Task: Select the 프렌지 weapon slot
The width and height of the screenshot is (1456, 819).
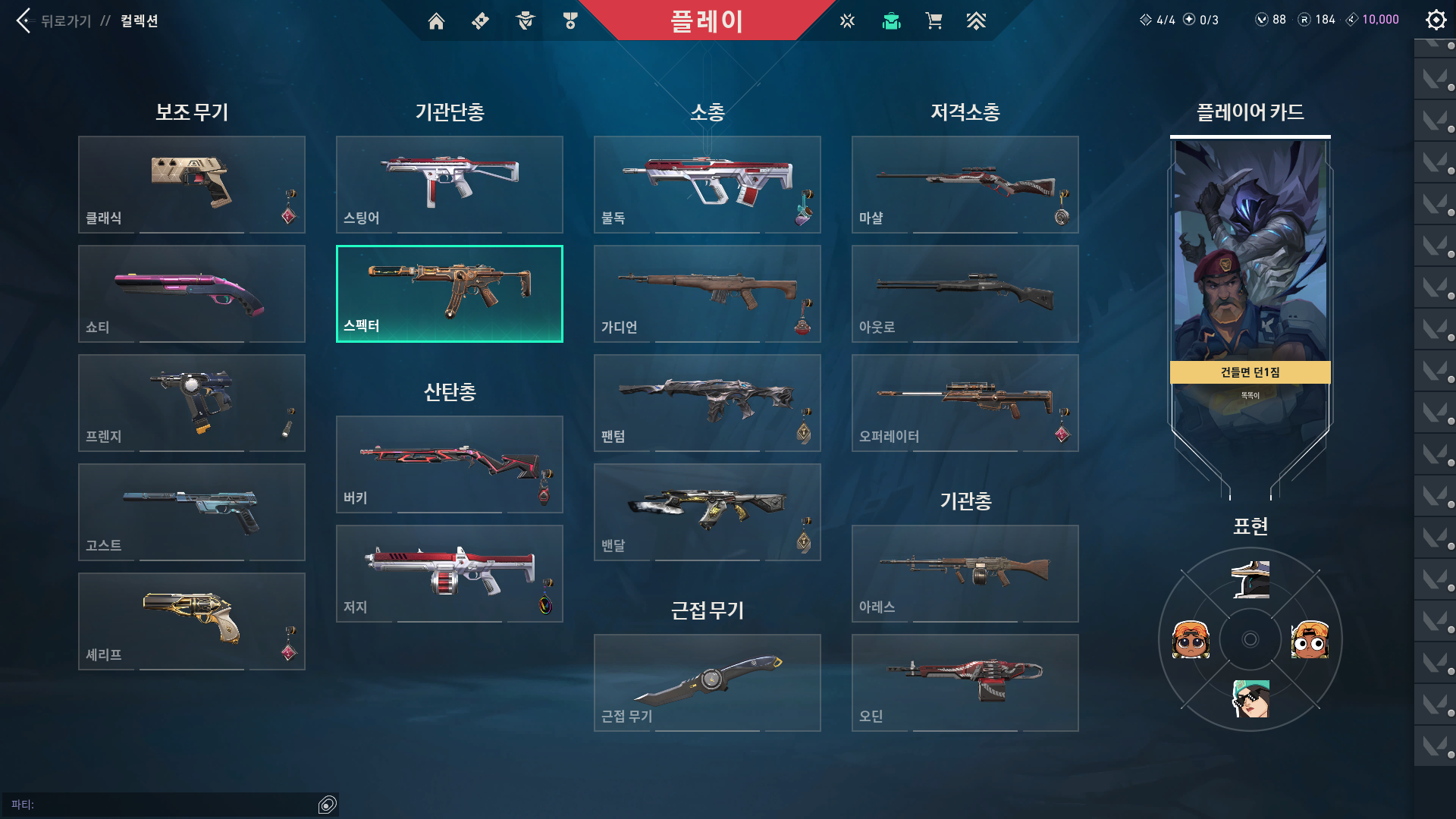Action: (x=192, y=403)
